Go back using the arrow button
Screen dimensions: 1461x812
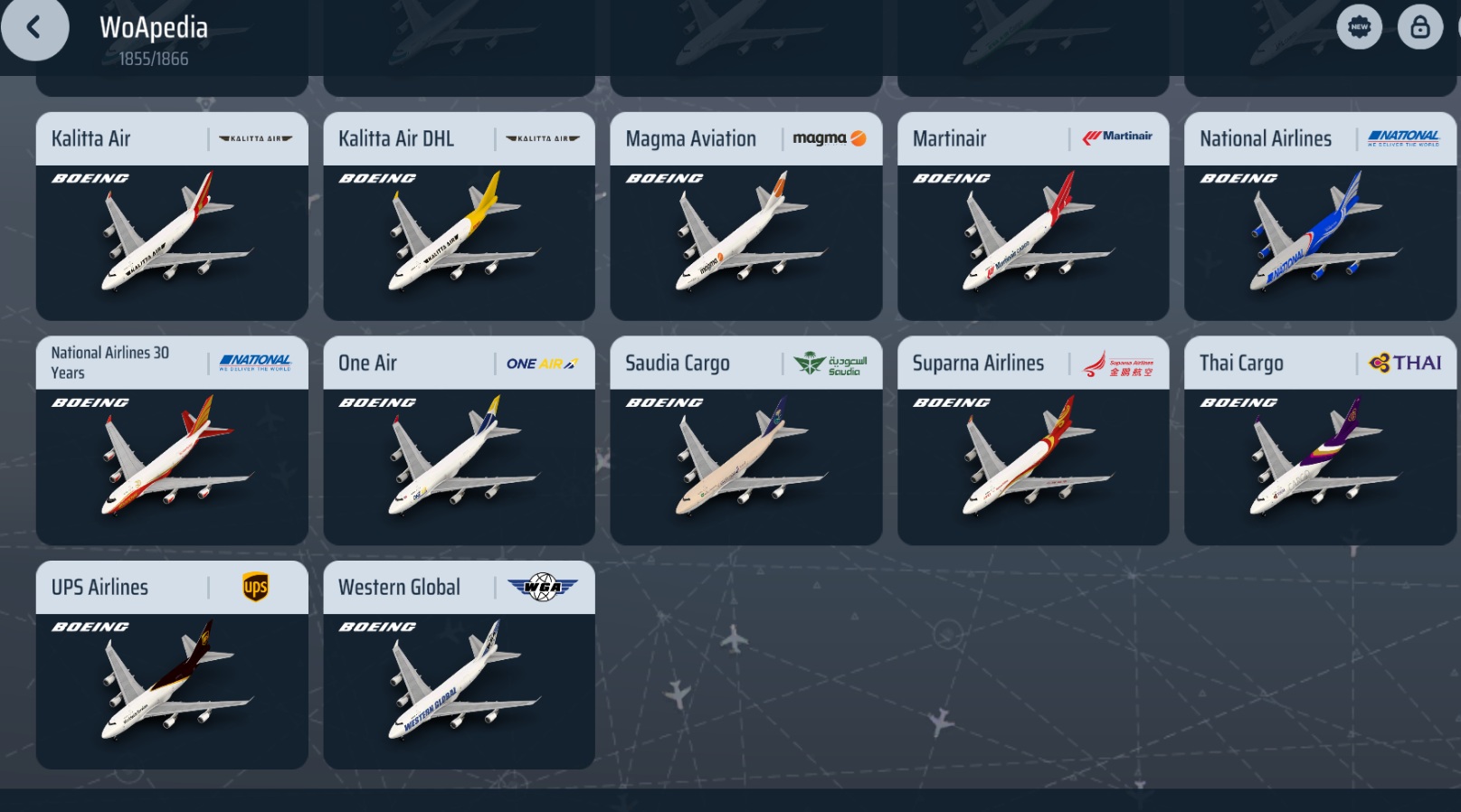pyautogui.click(x=34, y=28)
